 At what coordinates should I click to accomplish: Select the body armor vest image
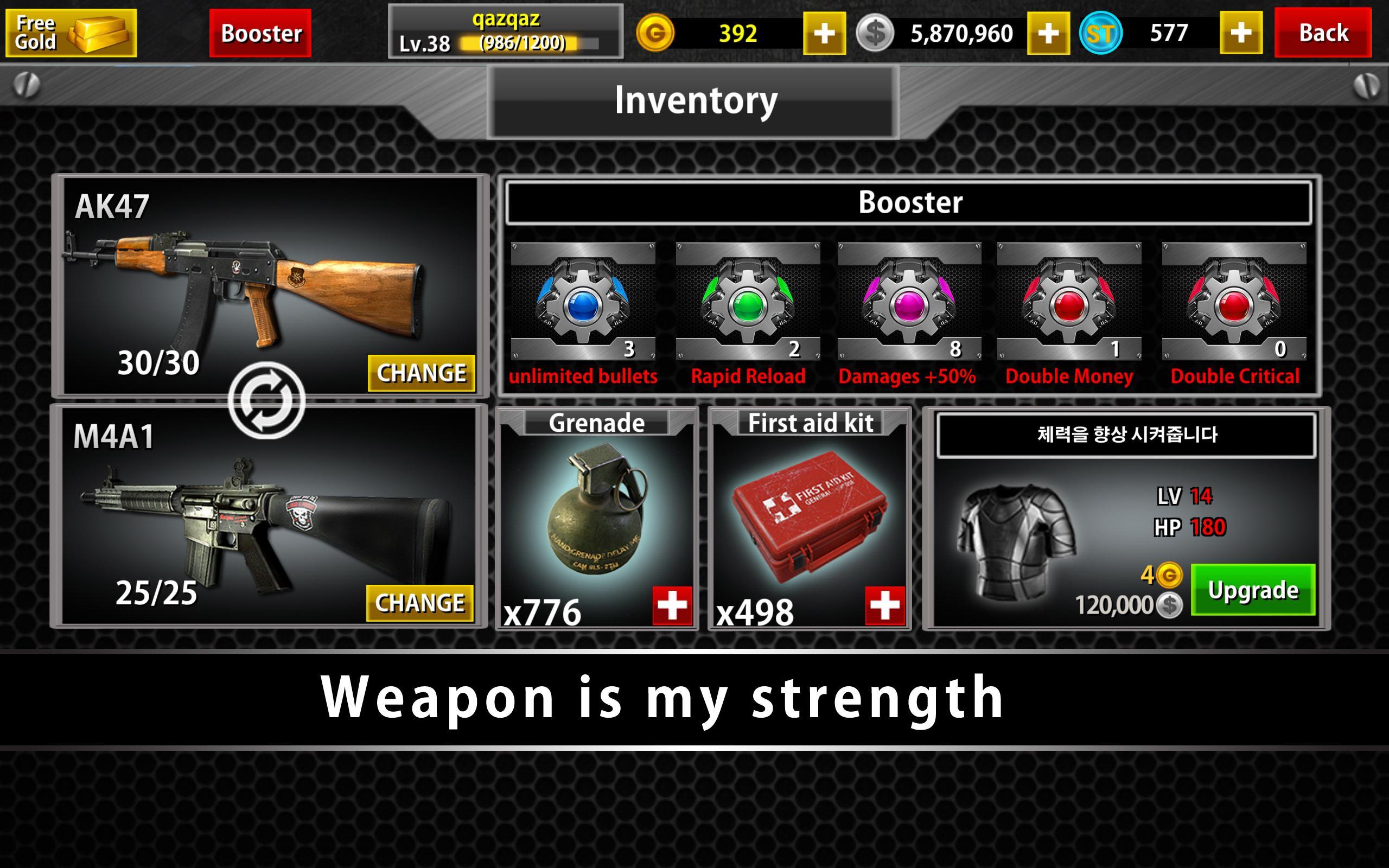click(x=1015, y=540)
